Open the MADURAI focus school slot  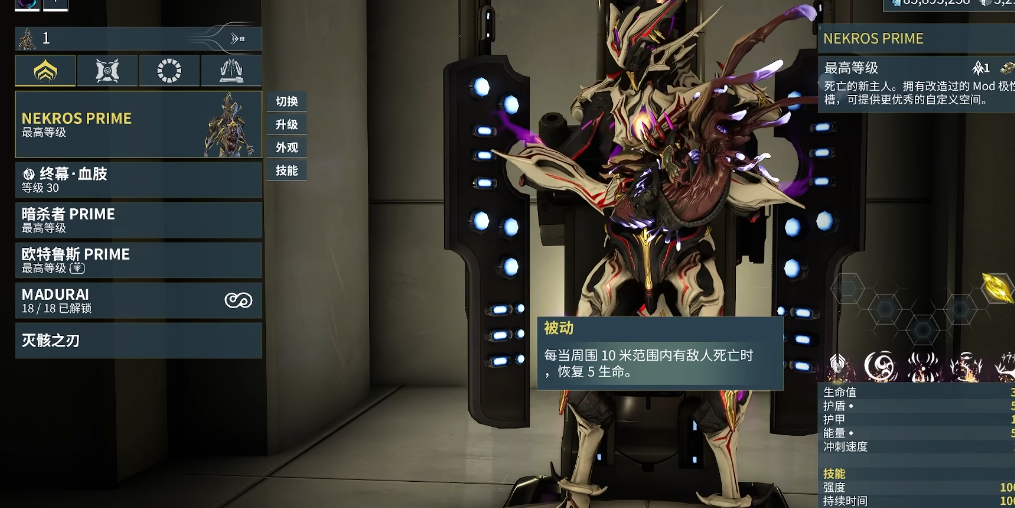point(139,300)
